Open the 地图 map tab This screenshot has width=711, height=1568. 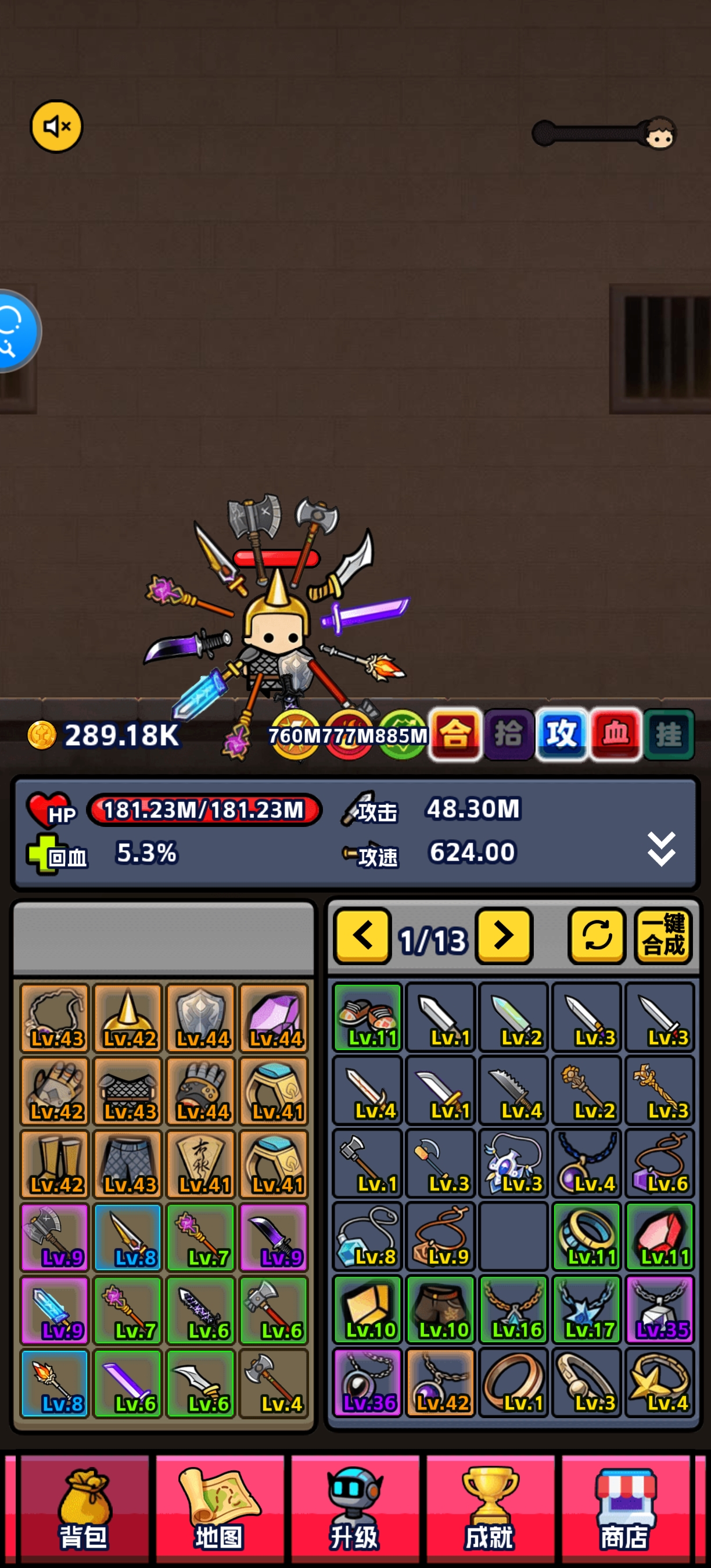point(220,1507)
